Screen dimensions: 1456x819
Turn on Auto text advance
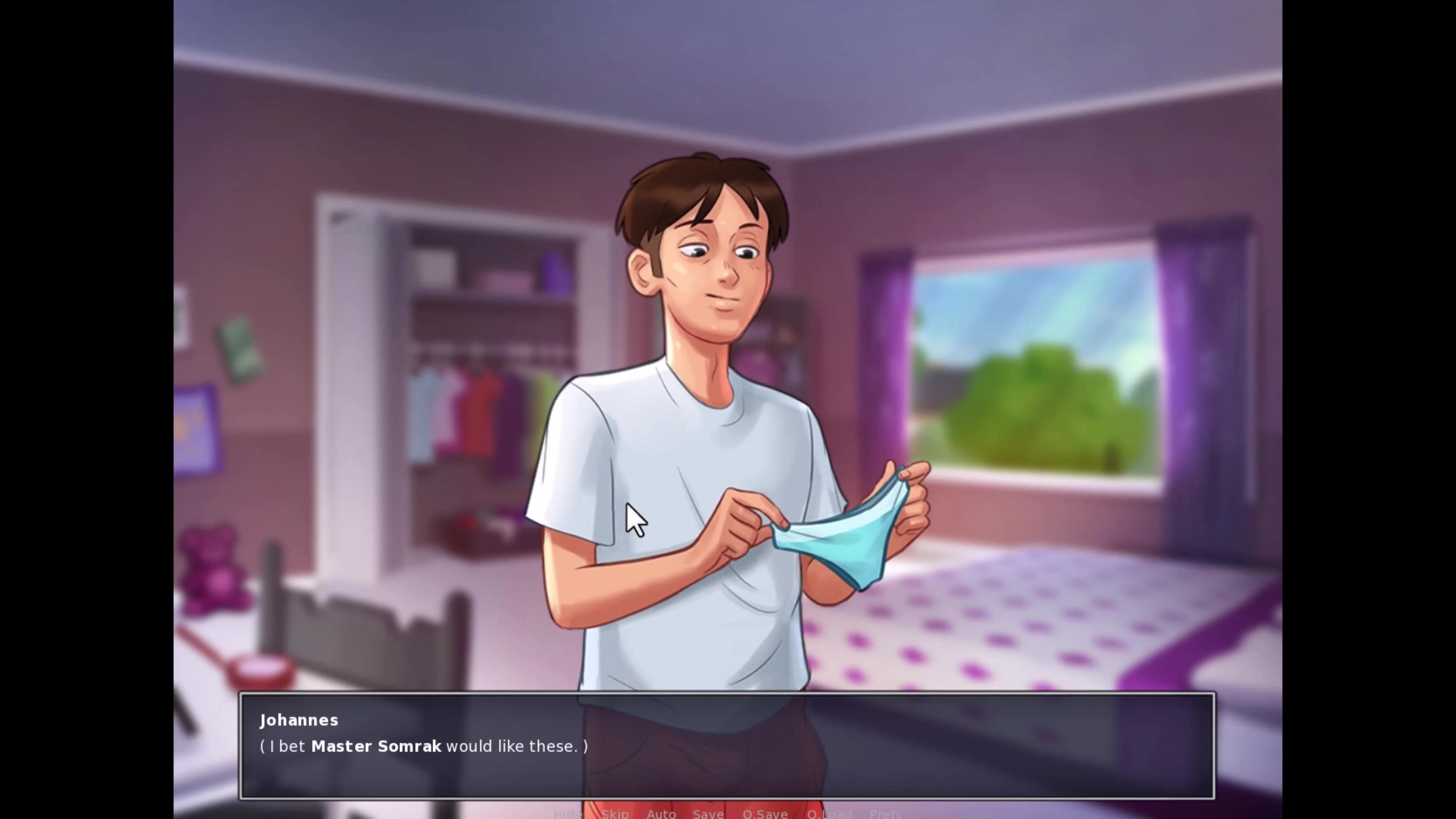661,813
